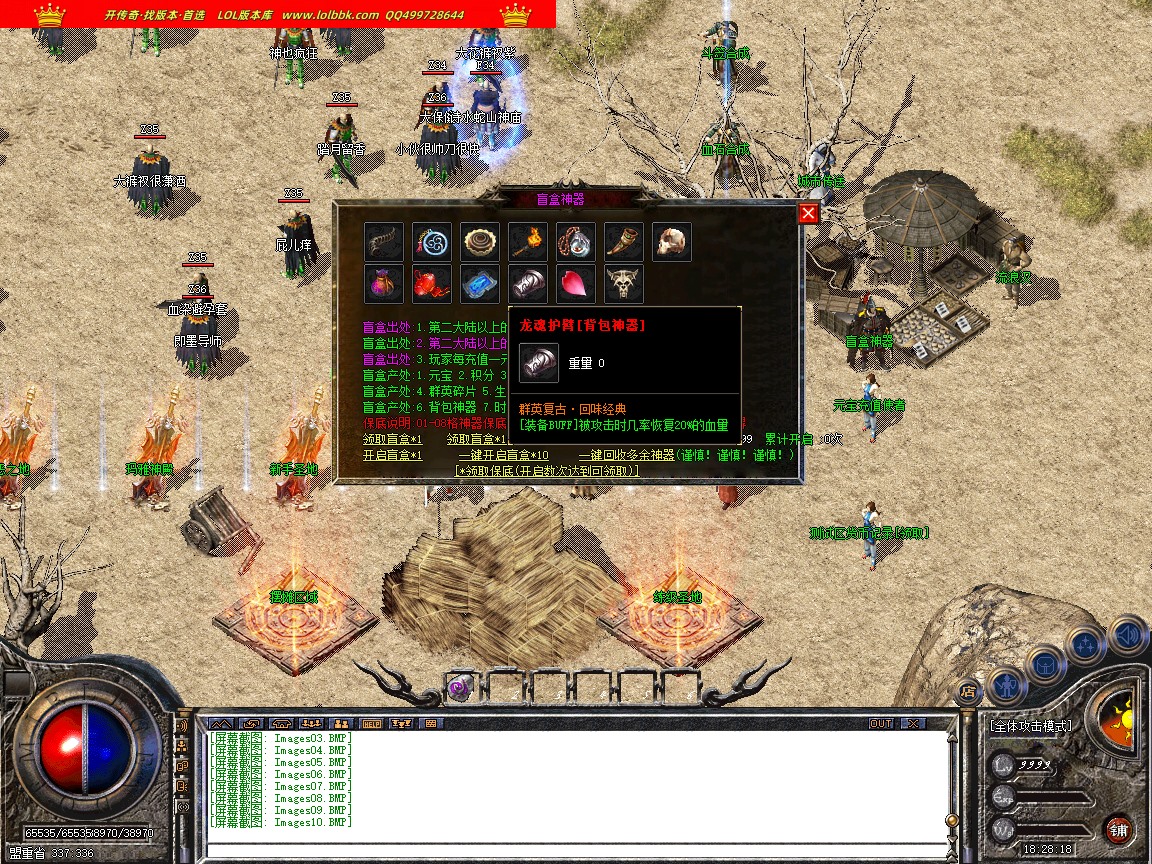Click the chat text input field
Image resolution: width=1152 pixels, height=864 pixels.
pos(575,851)
